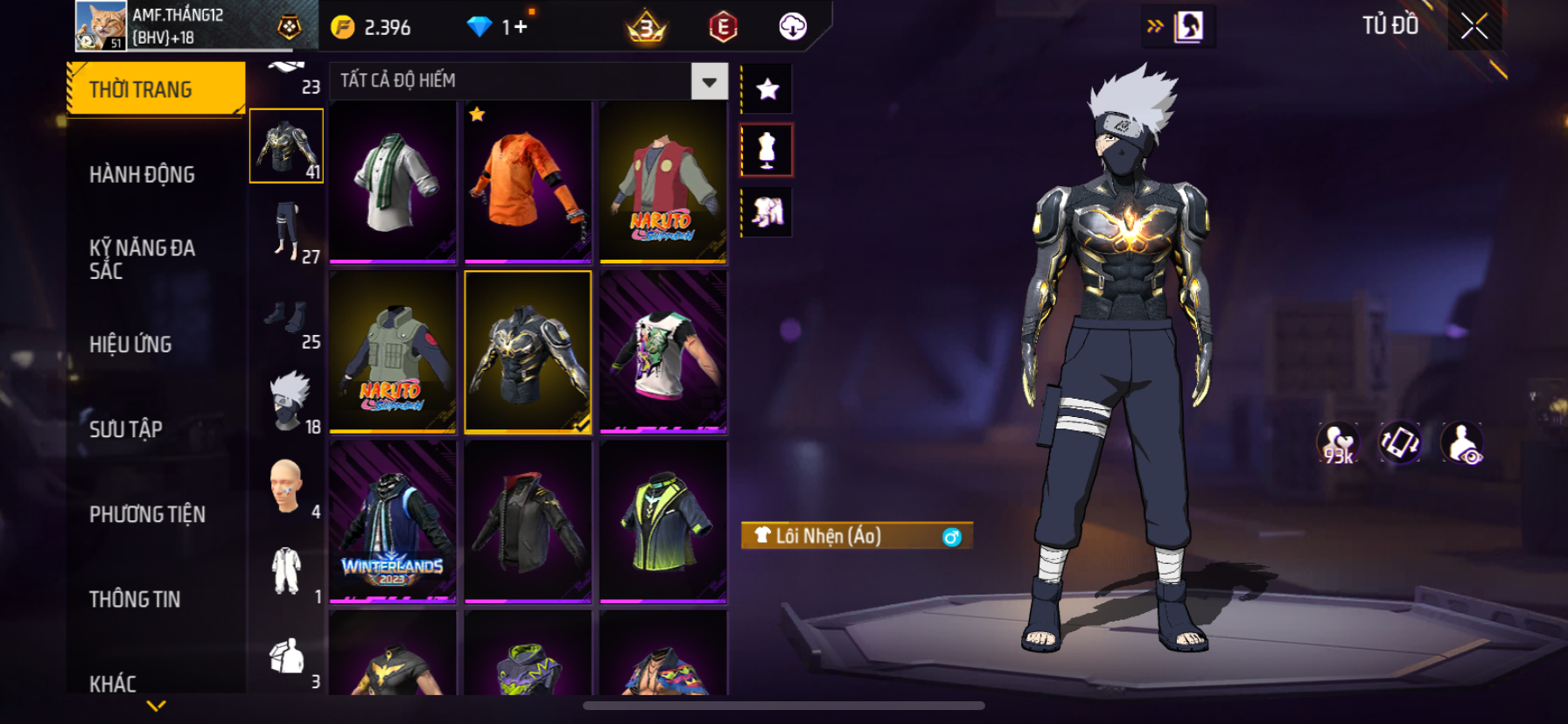Select the Kakashi head category icon
Image resolution: width=1568 pixels, height=724 pixels.
click(x=289, y=401)
